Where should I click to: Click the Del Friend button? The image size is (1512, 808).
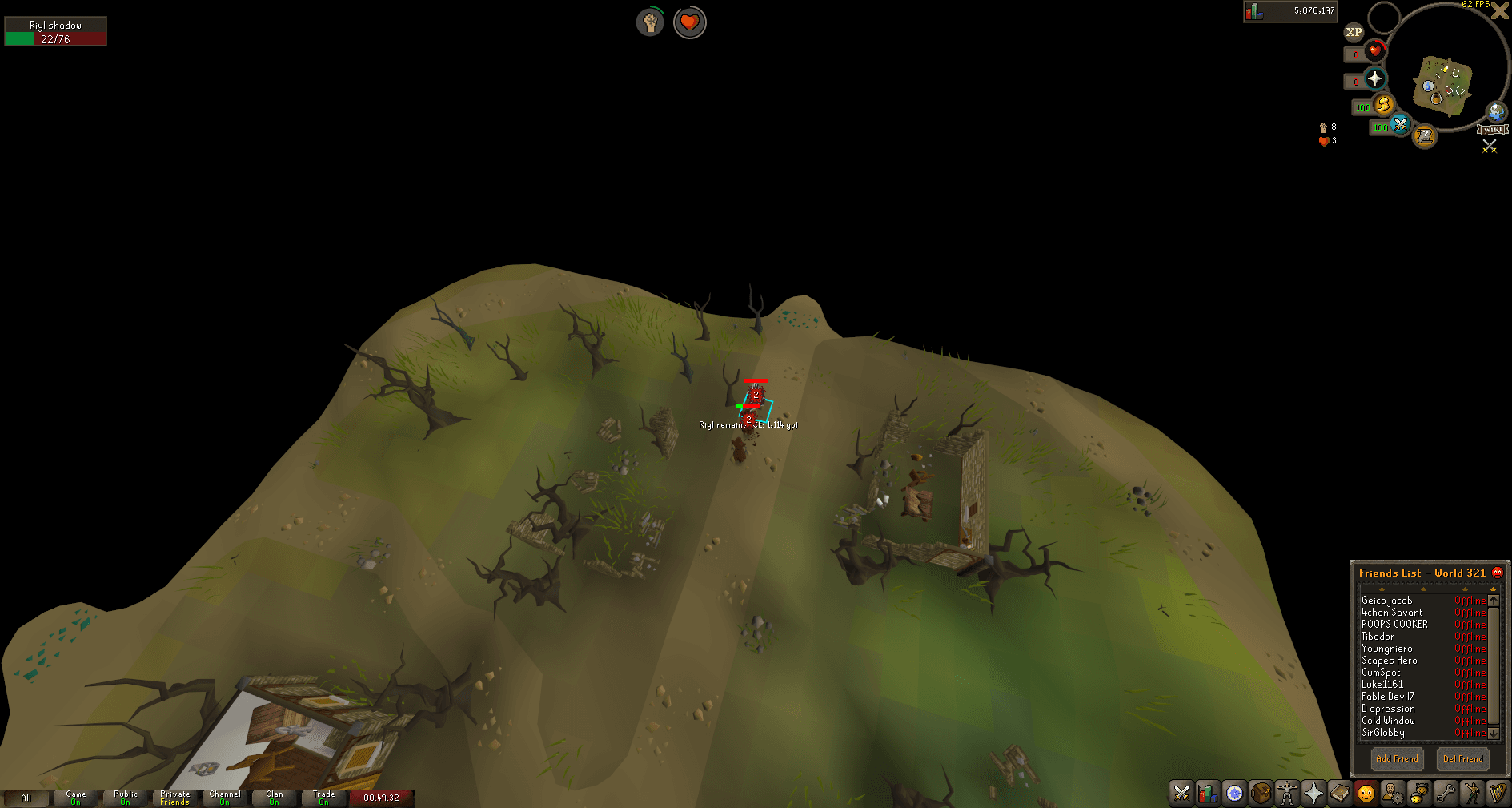tap(1463, 758)
